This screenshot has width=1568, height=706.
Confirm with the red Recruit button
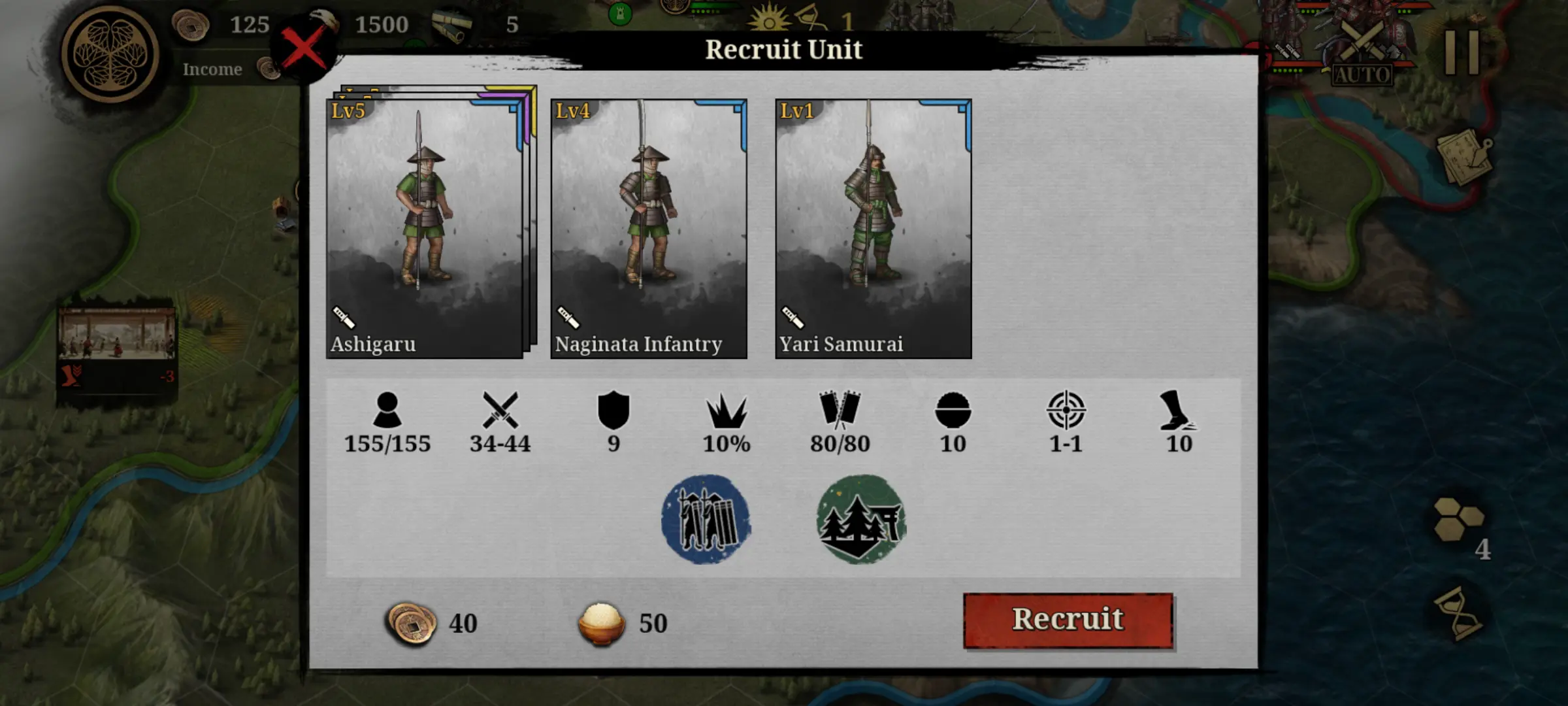[1068, 620]
